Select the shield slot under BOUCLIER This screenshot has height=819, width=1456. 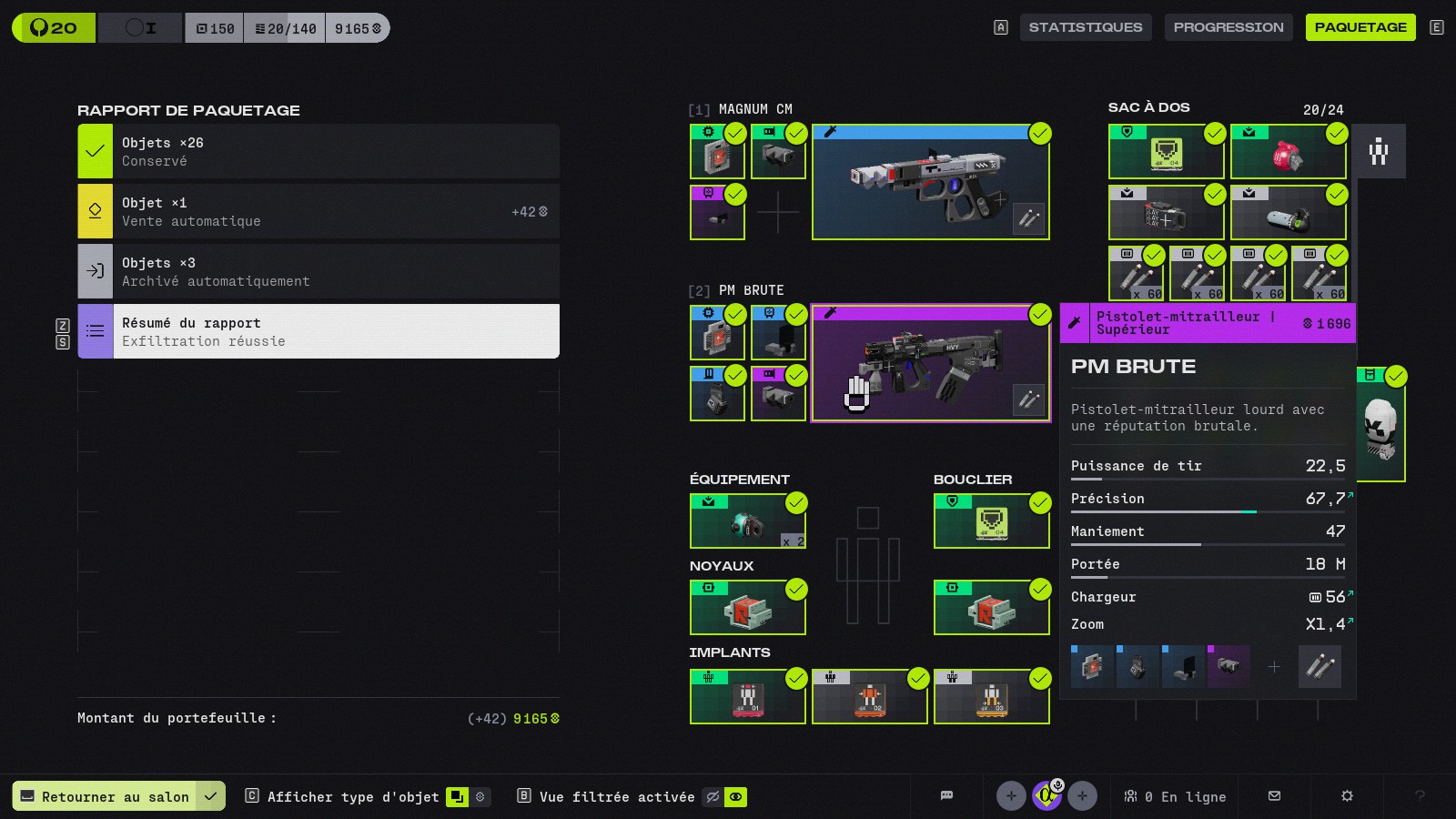(992, 521)
